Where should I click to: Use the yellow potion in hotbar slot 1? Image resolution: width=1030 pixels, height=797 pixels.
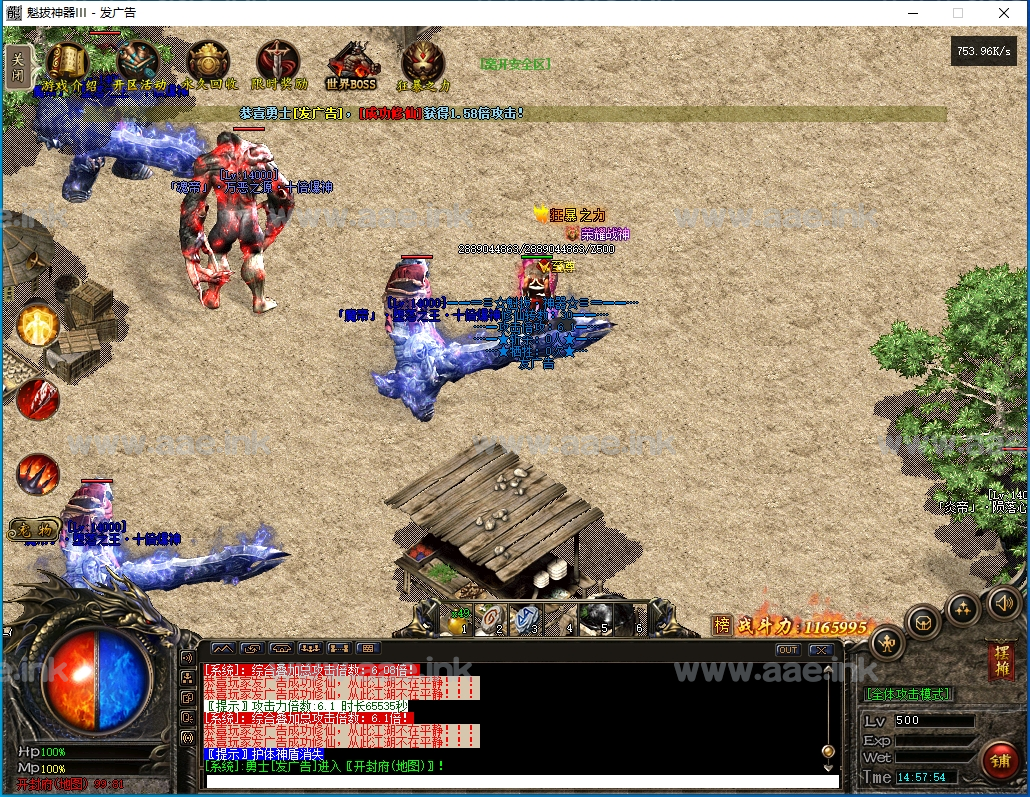pos(459,620)
